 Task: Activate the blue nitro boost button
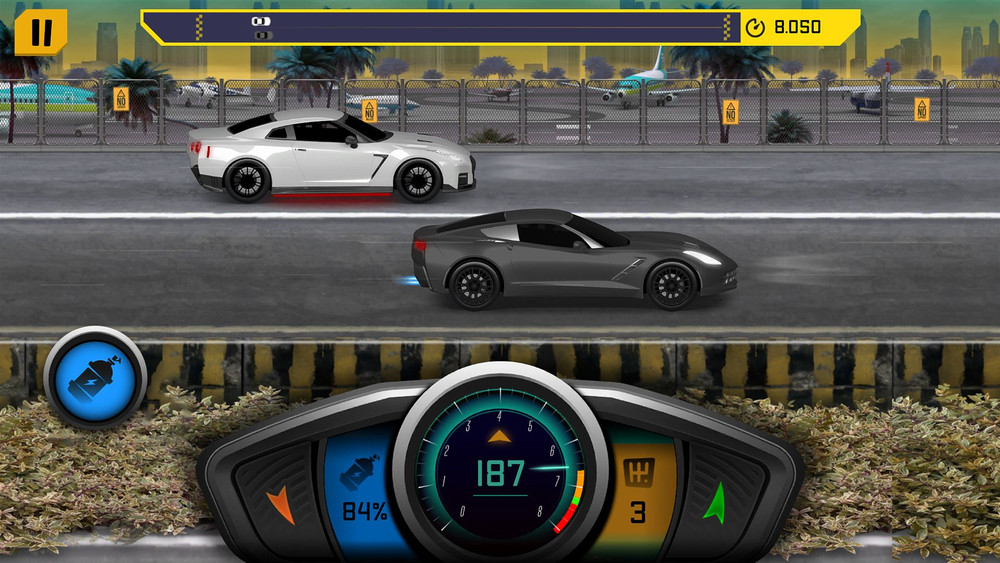click(95, 376)
